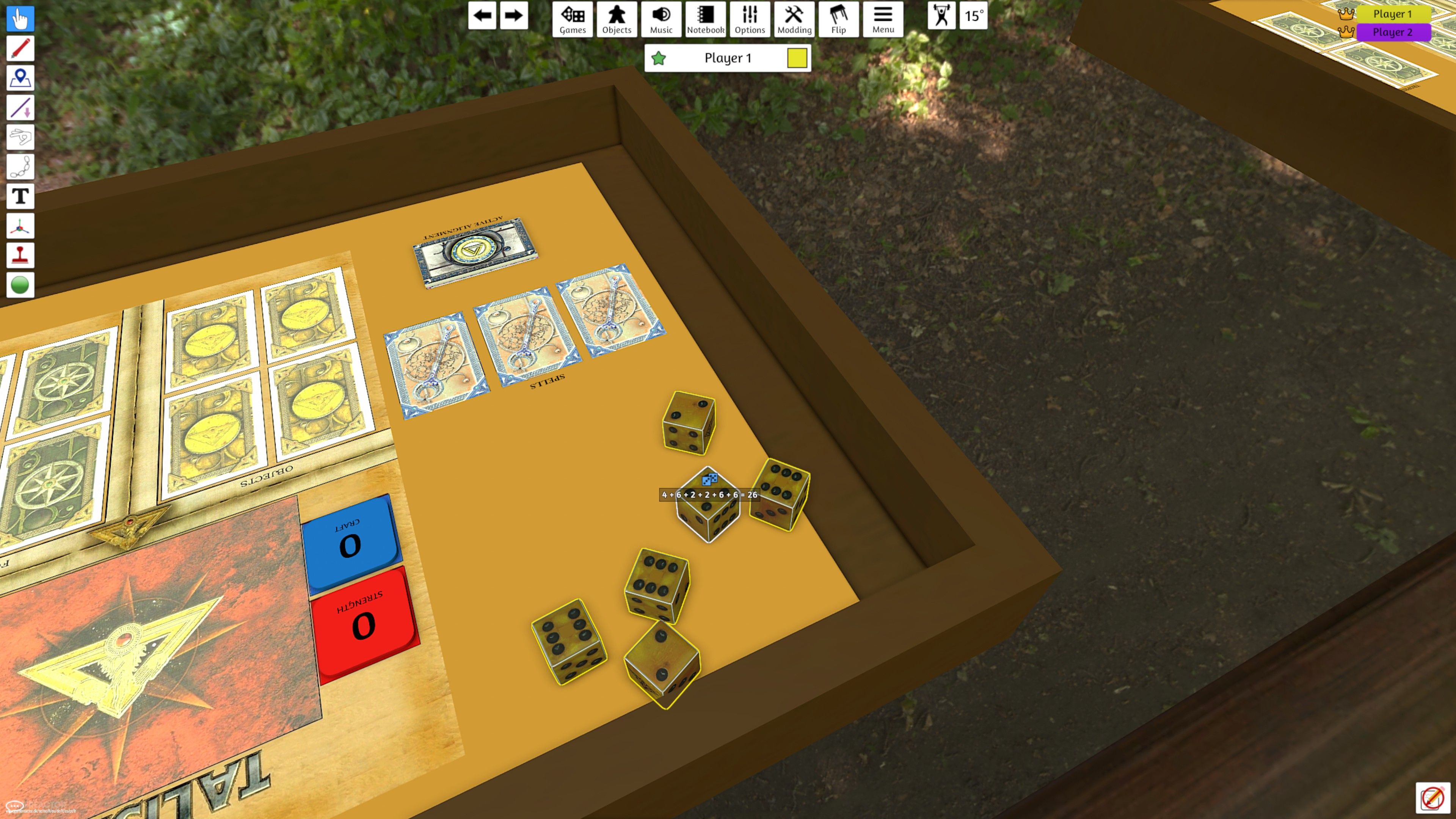Image resolution: width=1456 pixels, height=819 pixels.
Task: Select the Line tool
Action: pos(20,107)
